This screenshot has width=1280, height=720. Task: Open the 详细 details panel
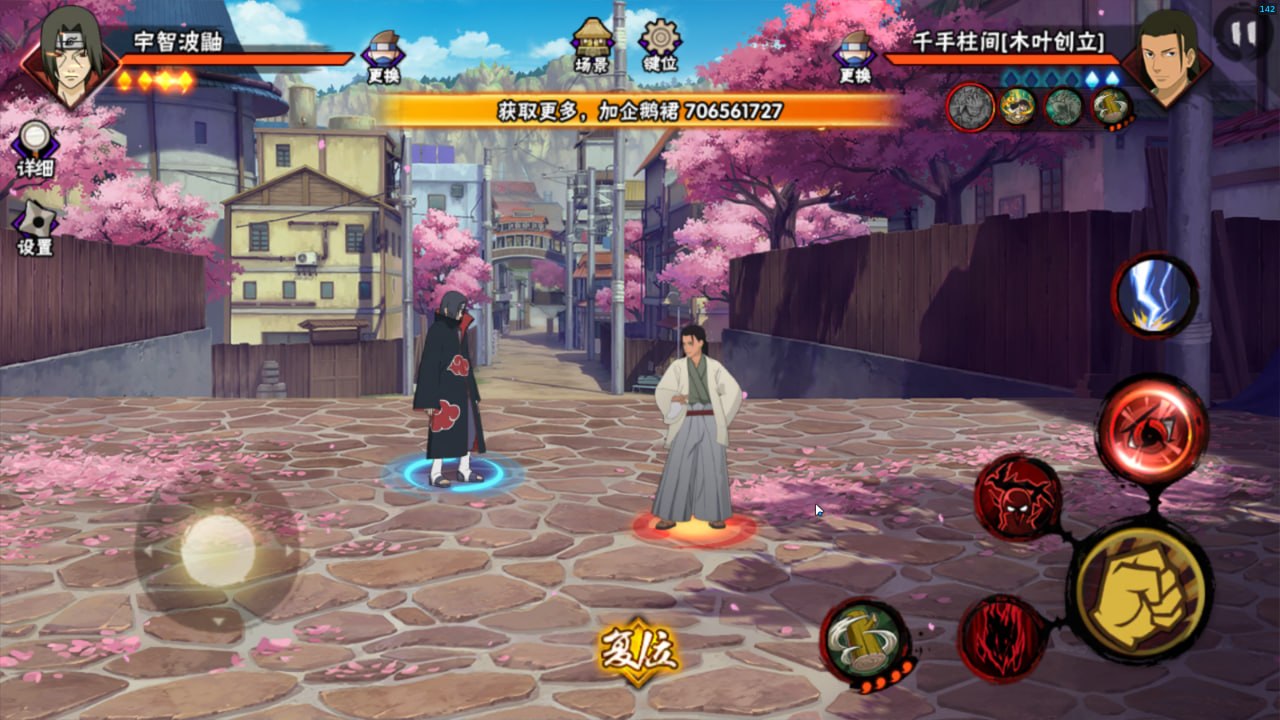point(35,149)
